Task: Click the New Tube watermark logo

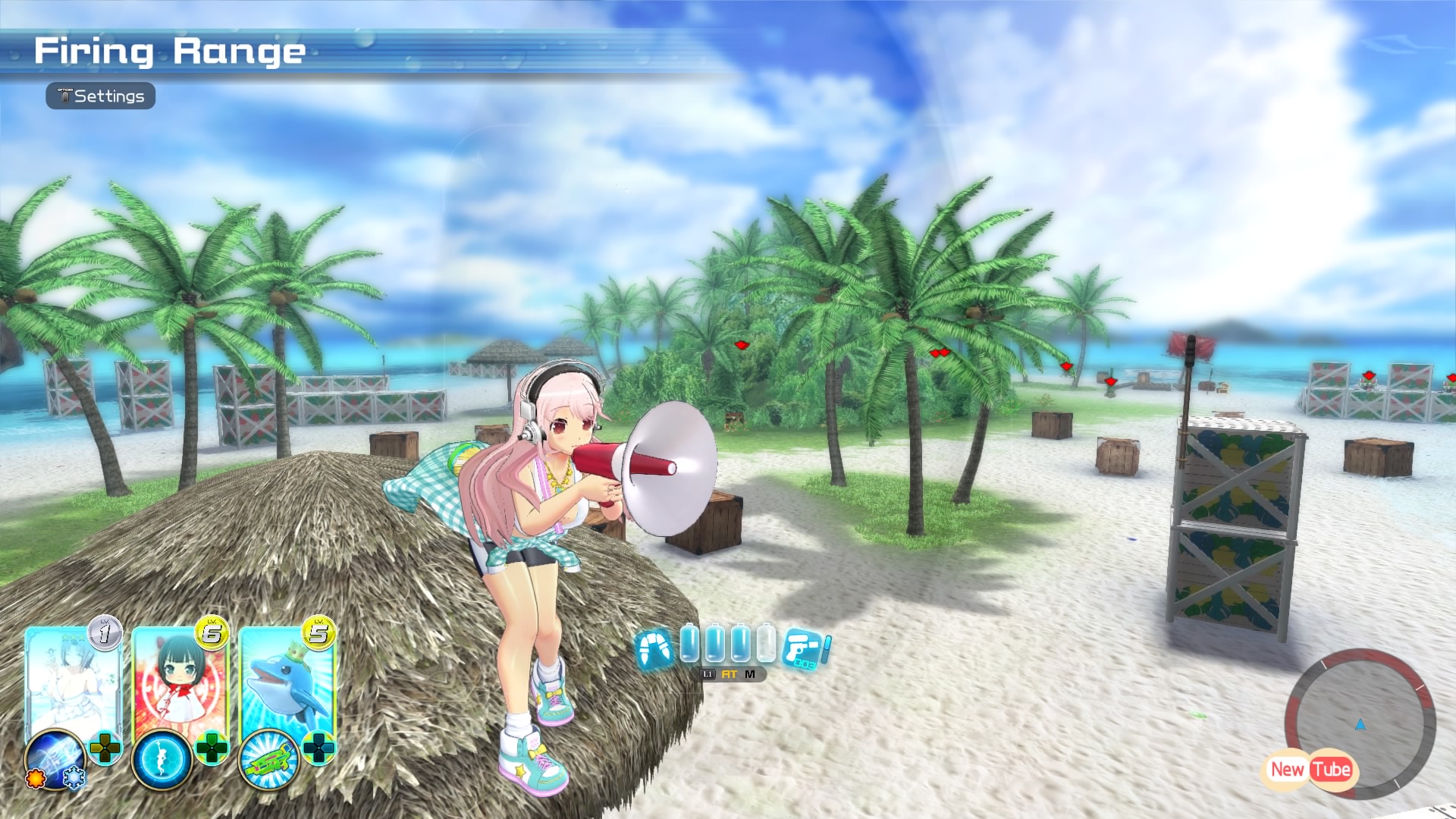Action: (1310, 770)
